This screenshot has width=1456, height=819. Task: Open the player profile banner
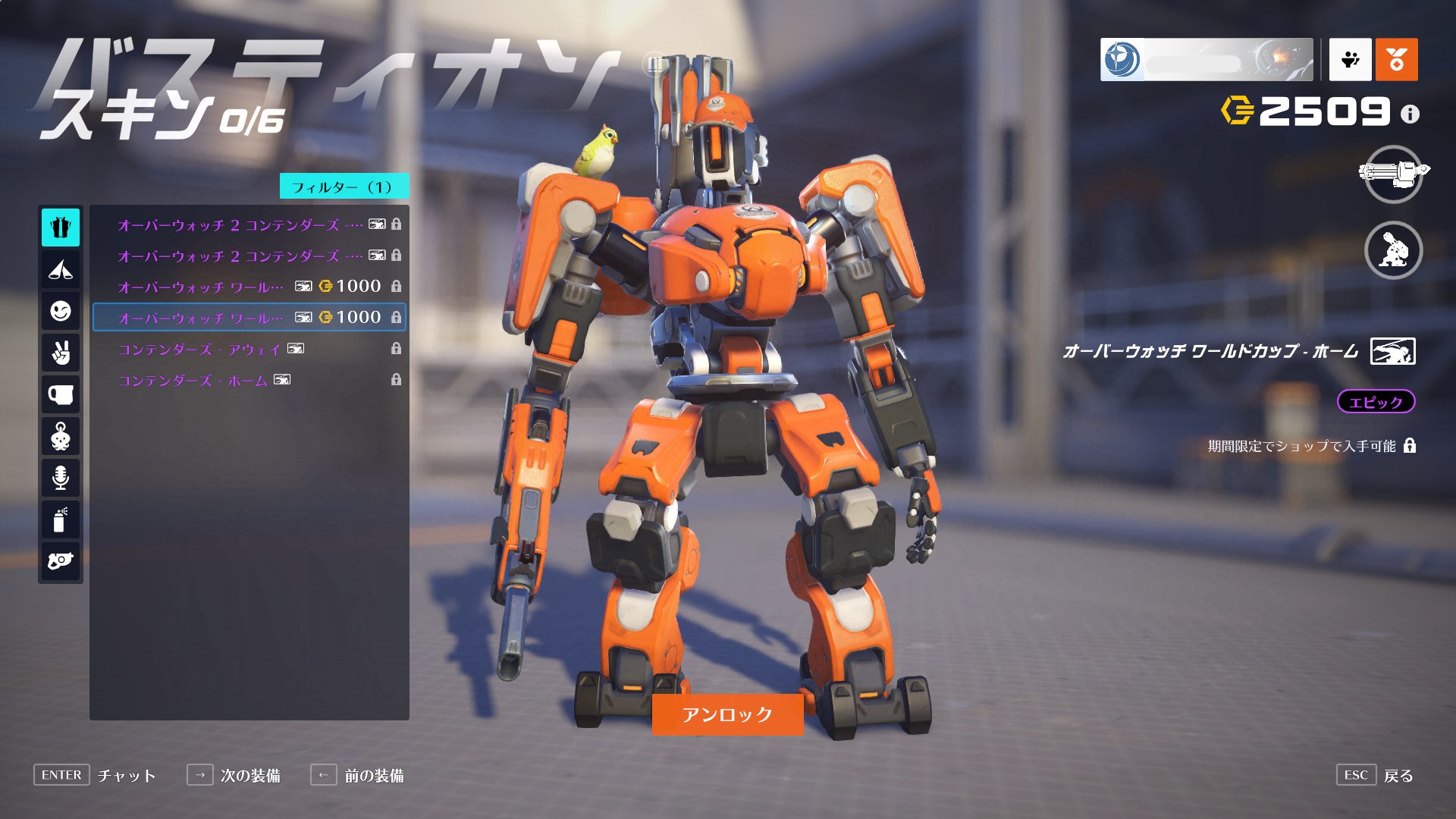1206,59
